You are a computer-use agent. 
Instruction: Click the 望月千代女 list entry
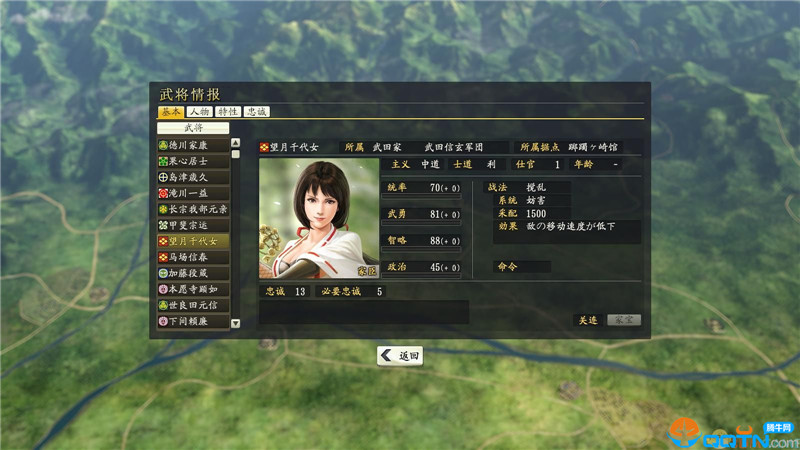pyautogui.click(x=193, y=241)
